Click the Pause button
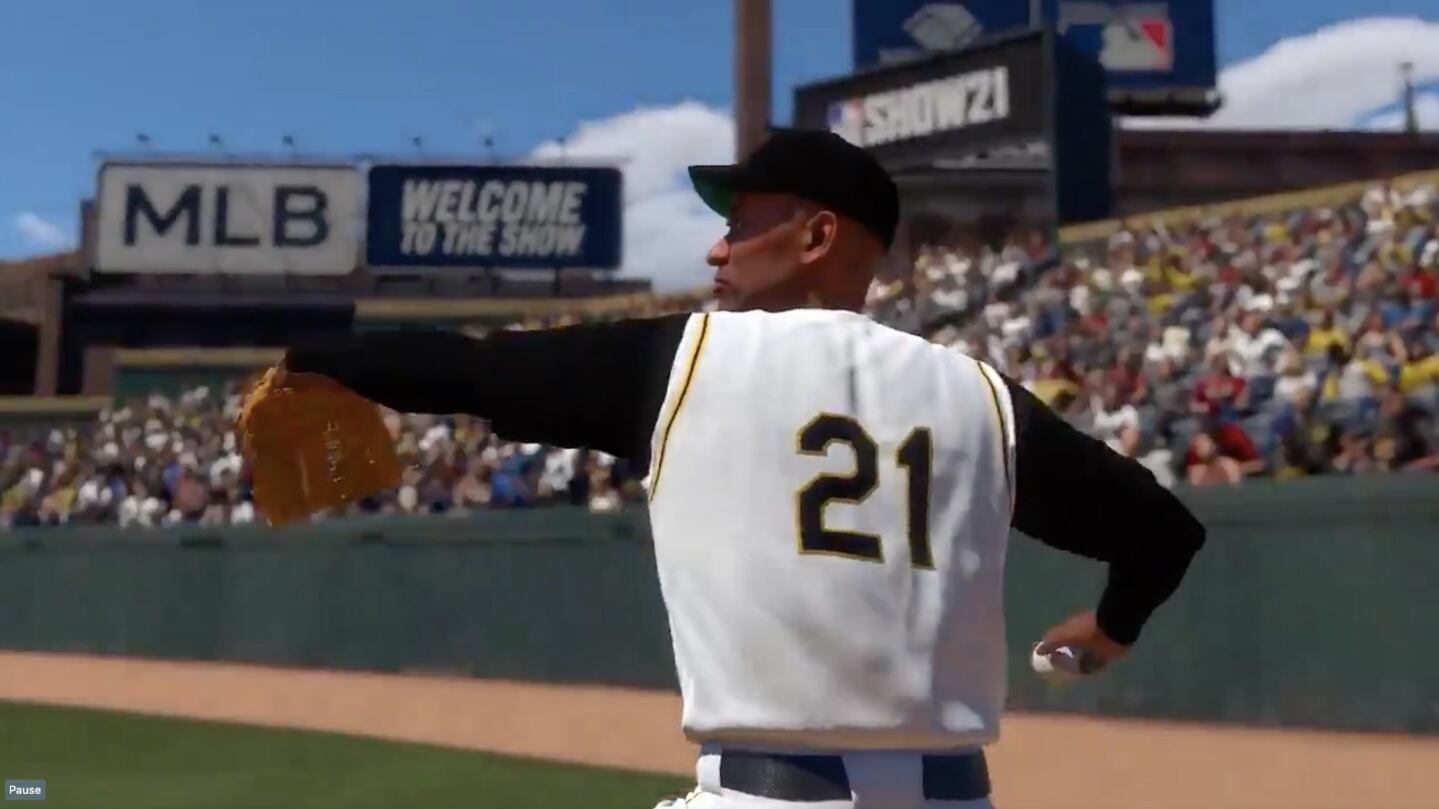Viewport: 1439px width, 809px height. click(25, 790)
